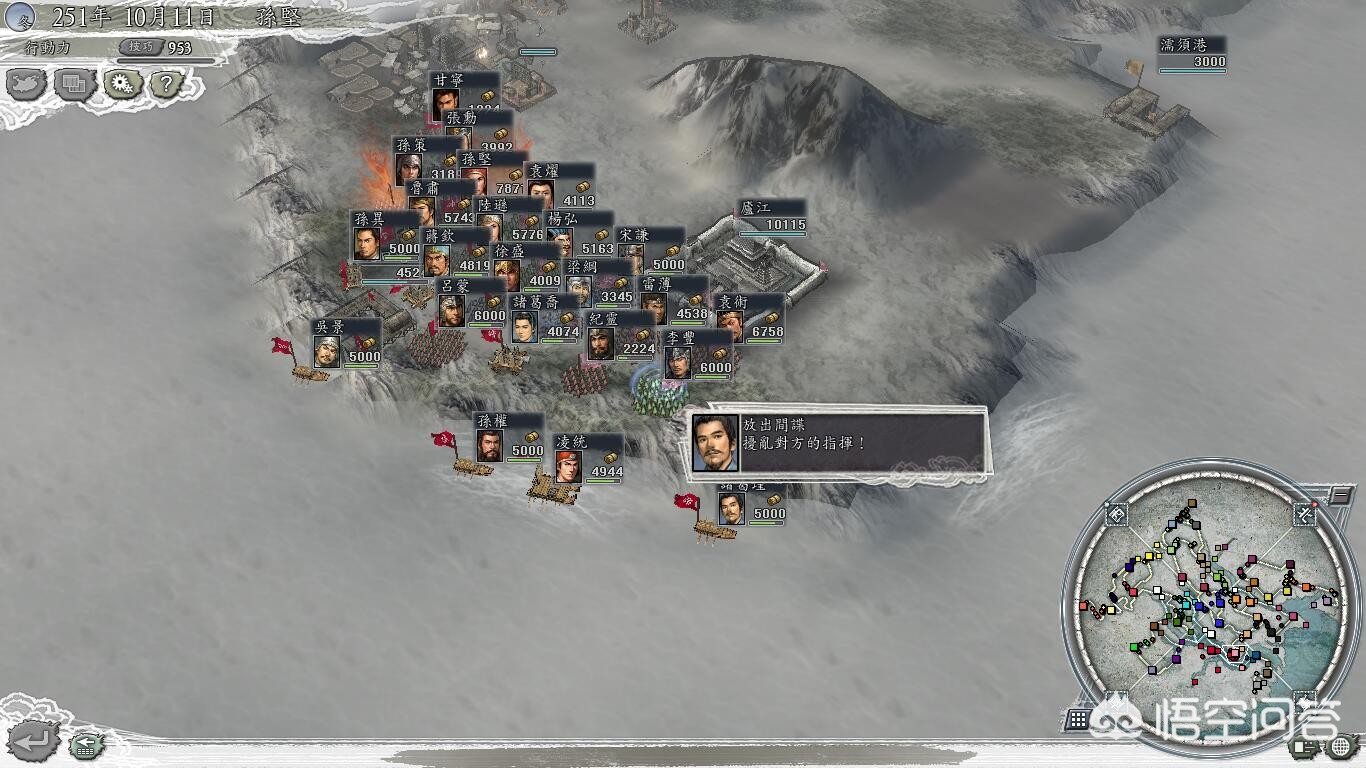Select the 濡須港 port label
The height and width of the screenshot is (768, 1366).
(x=1191, y=53)
